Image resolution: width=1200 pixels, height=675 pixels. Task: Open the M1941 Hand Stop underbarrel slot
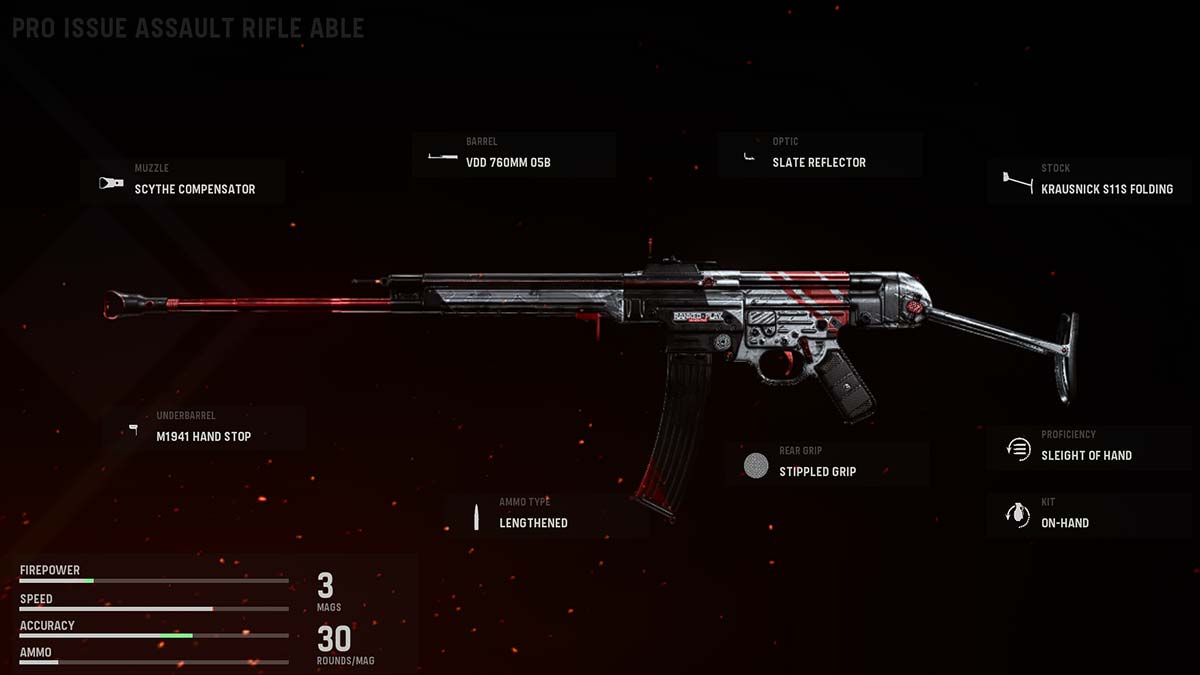pyautogui.click(x=204, y=429)
